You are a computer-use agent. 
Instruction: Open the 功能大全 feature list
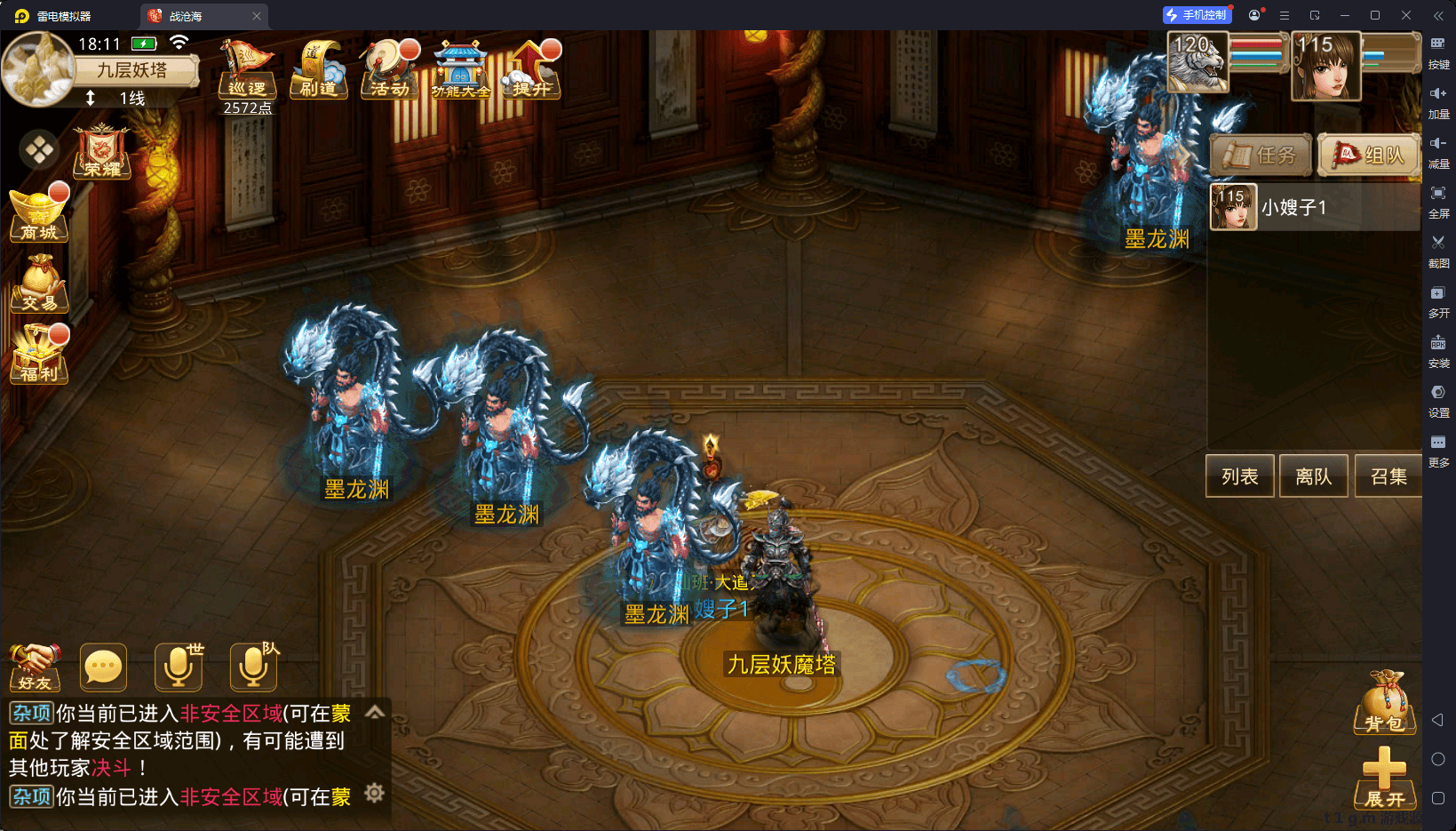[x=460, y=69]
